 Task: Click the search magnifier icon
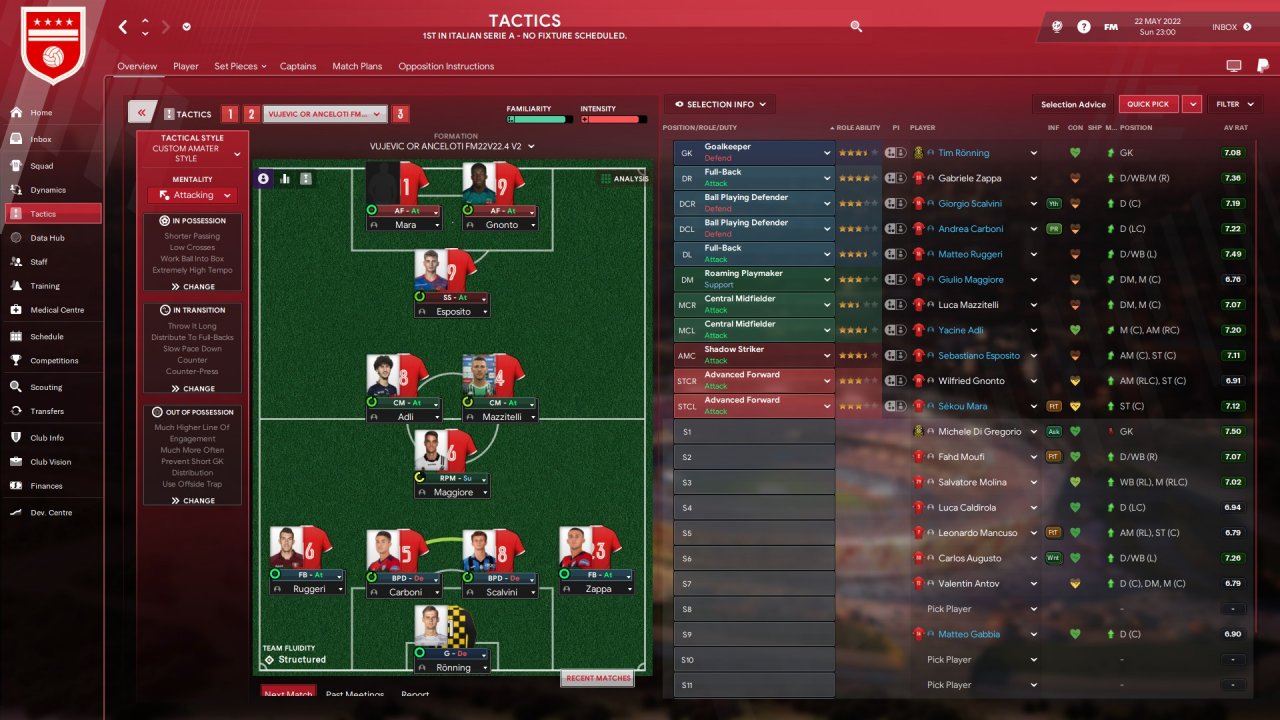point(856,27)
